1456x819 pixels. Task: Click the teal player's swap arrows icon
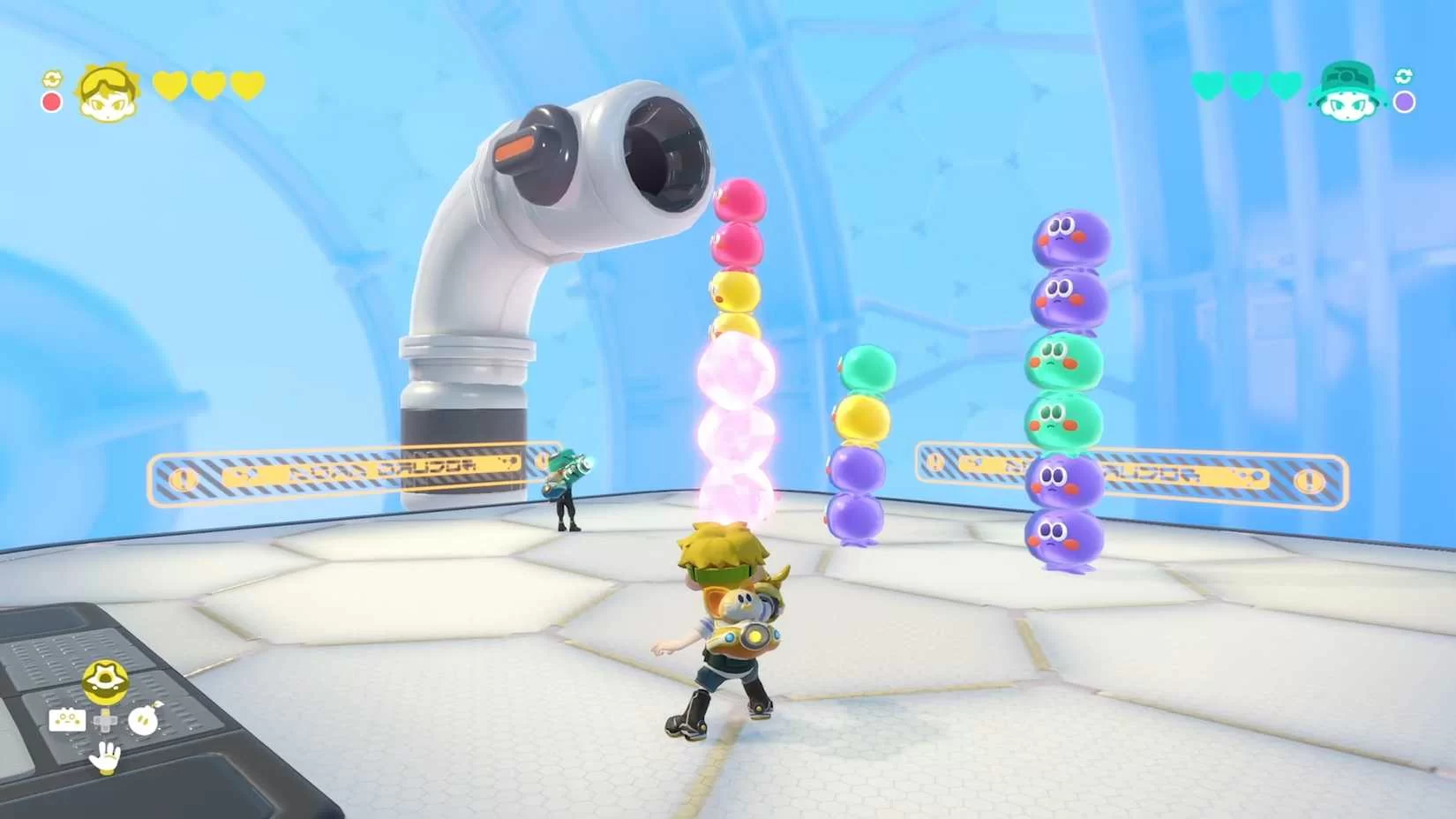tap(1404, 77)
